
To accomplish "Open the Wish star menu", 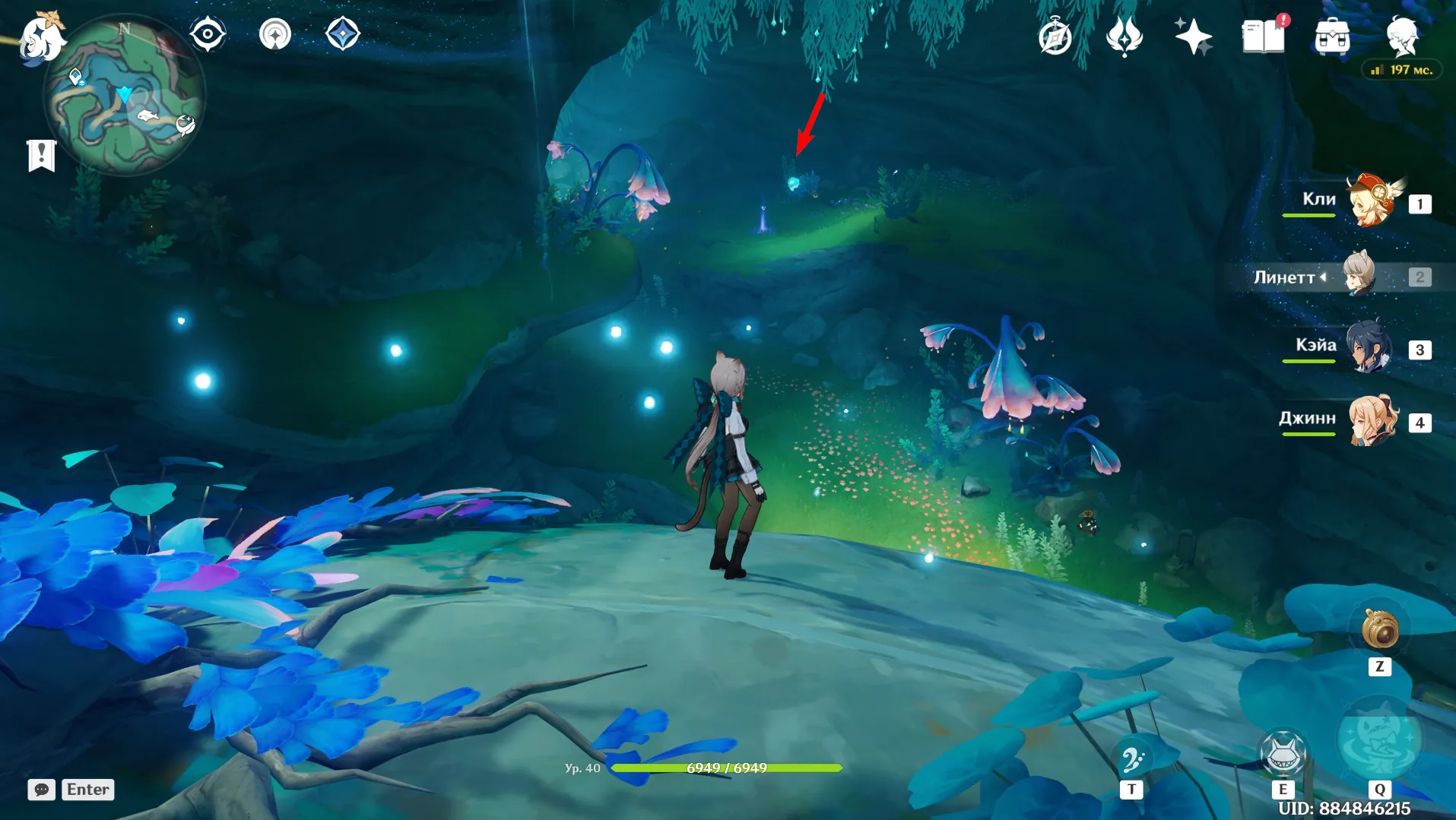I will coord(1192,36).
